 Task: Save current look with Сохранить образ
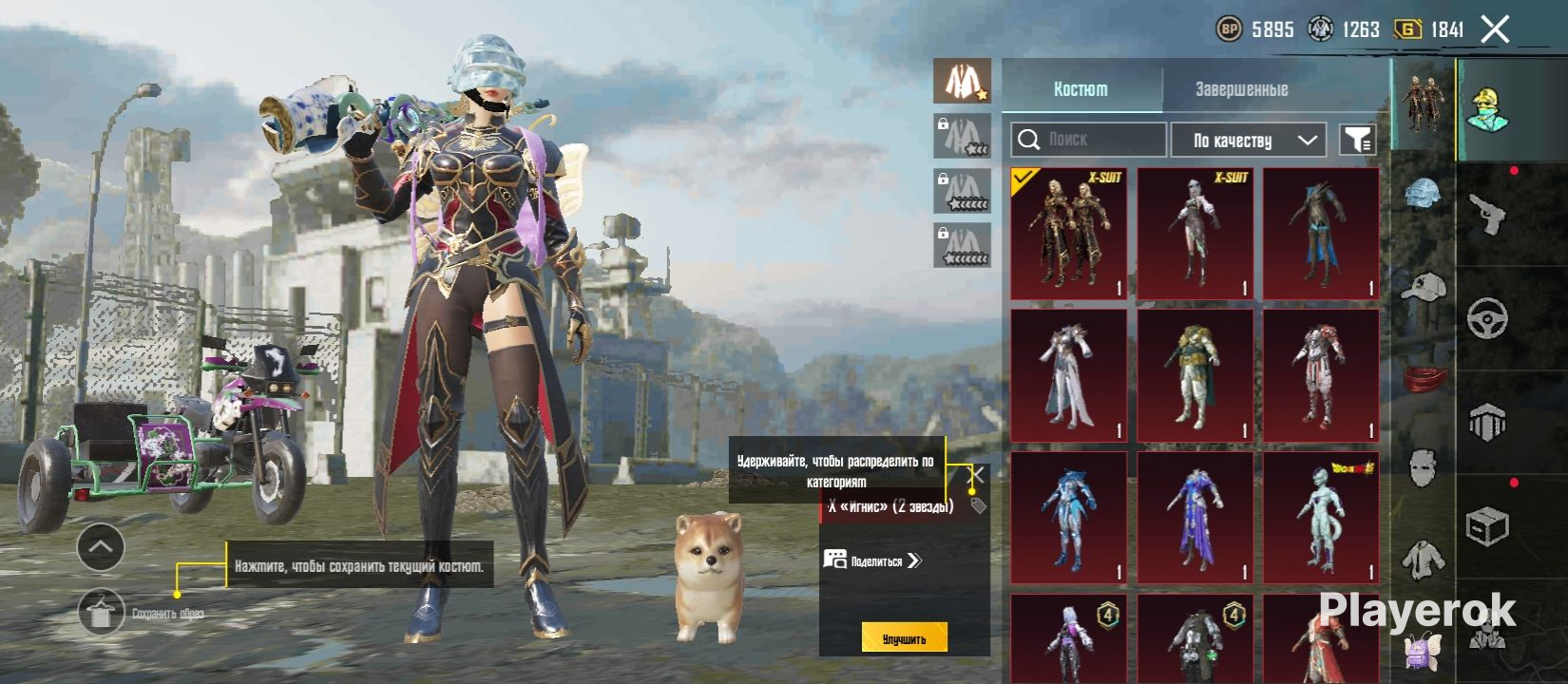point(100,613)
